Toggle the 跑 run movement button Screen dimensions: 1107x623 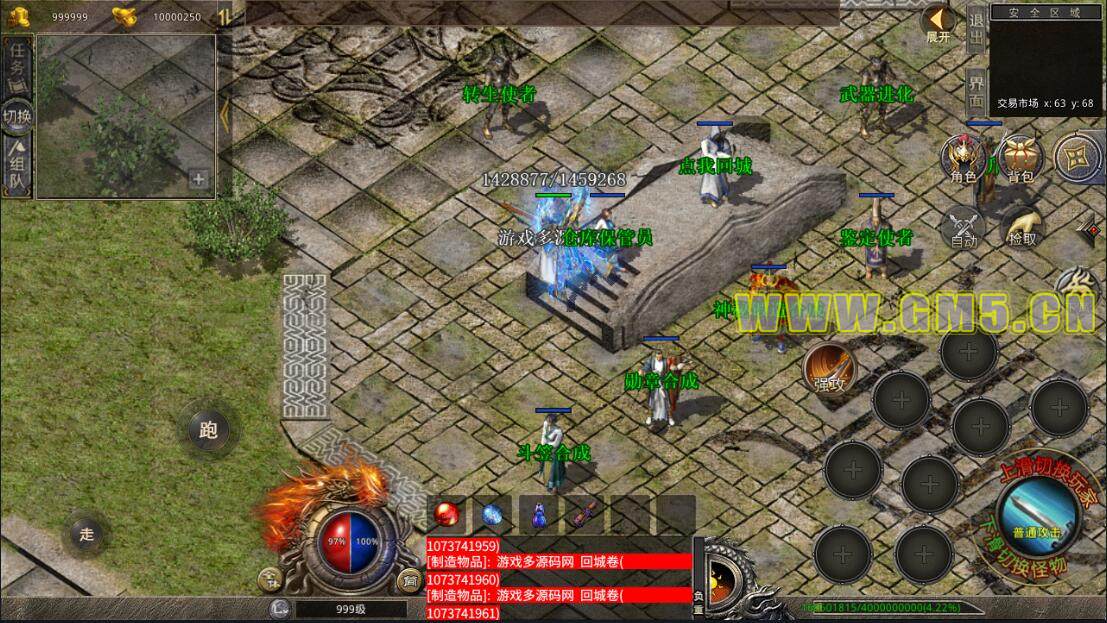point(208,431)
